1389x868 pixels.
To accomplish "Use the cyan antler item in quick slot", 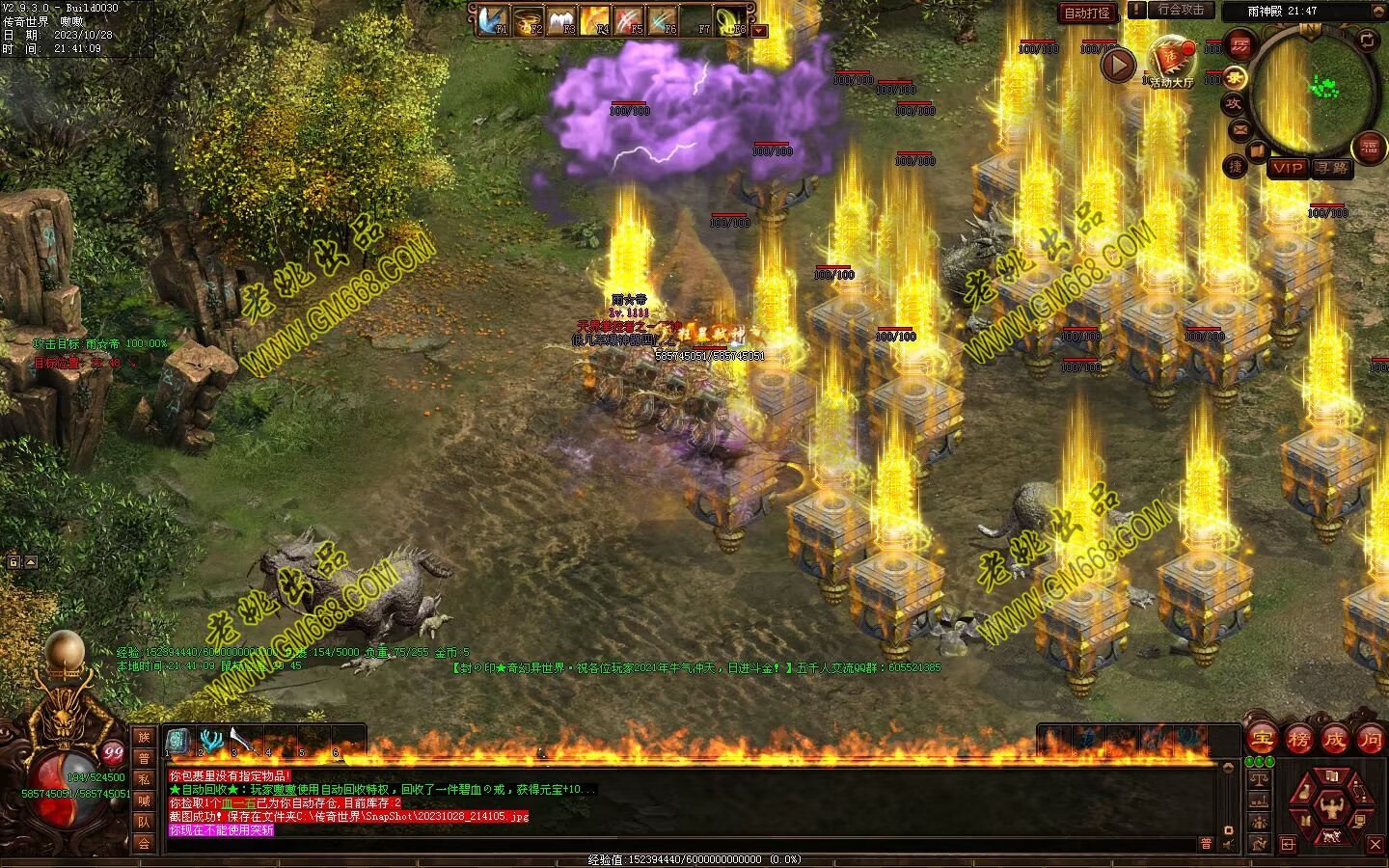I will 210,741.
